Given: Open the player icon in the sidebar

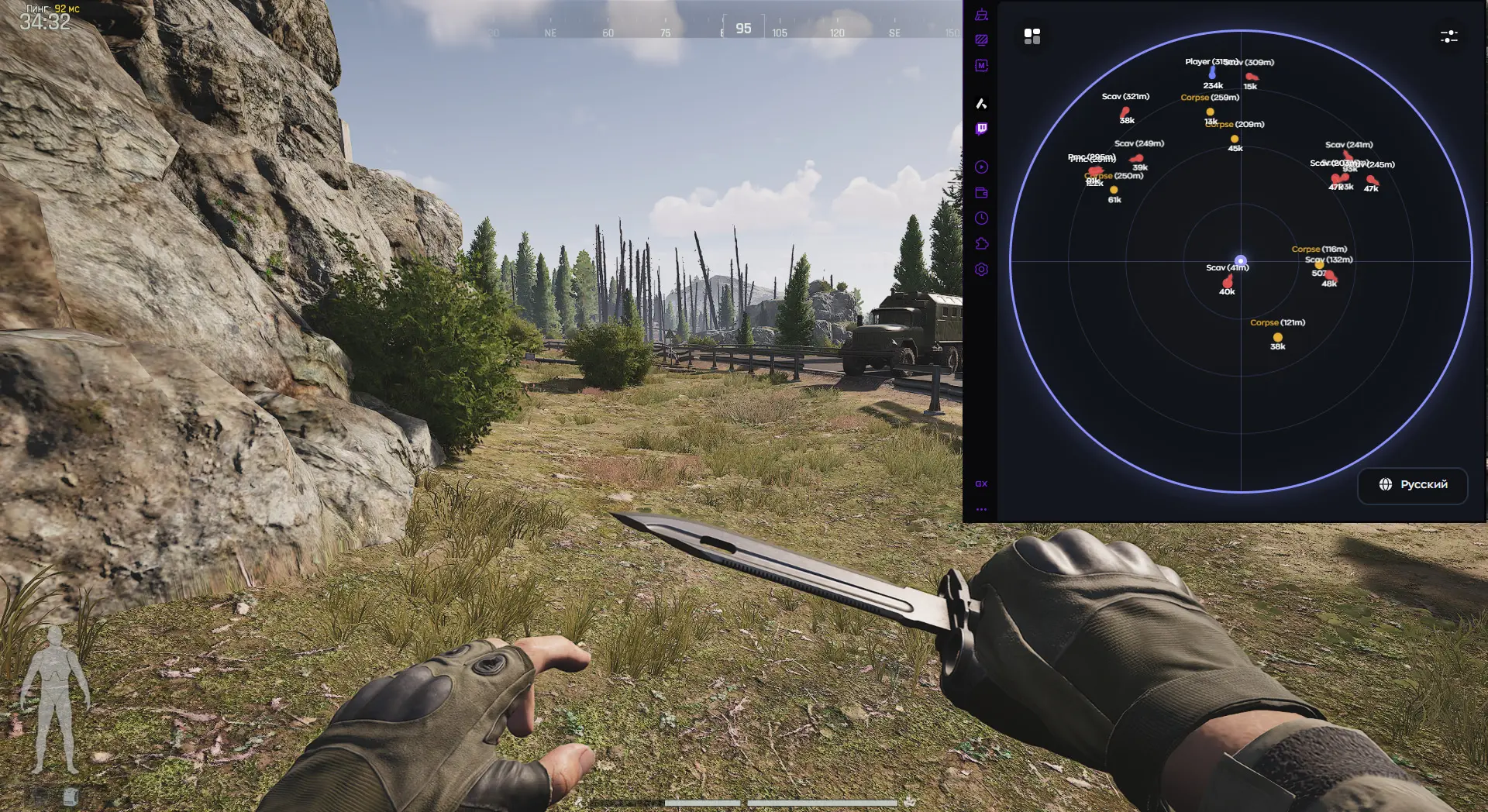Looking at the screenshot, I should pyautogui.click(x=981, y=167).
